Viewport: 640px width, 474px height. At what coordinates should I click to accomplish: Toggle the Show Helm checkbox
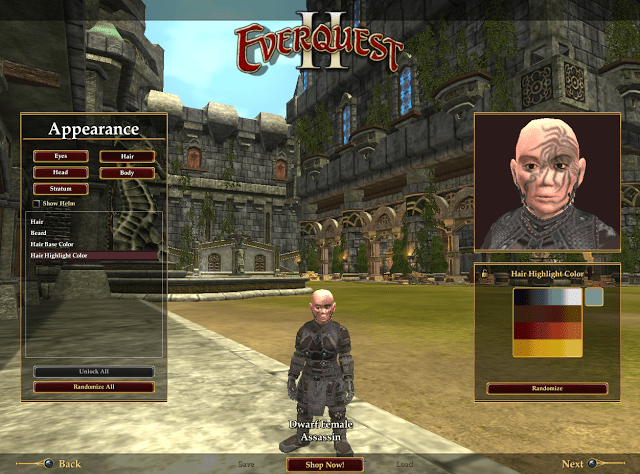pos(36,203)
